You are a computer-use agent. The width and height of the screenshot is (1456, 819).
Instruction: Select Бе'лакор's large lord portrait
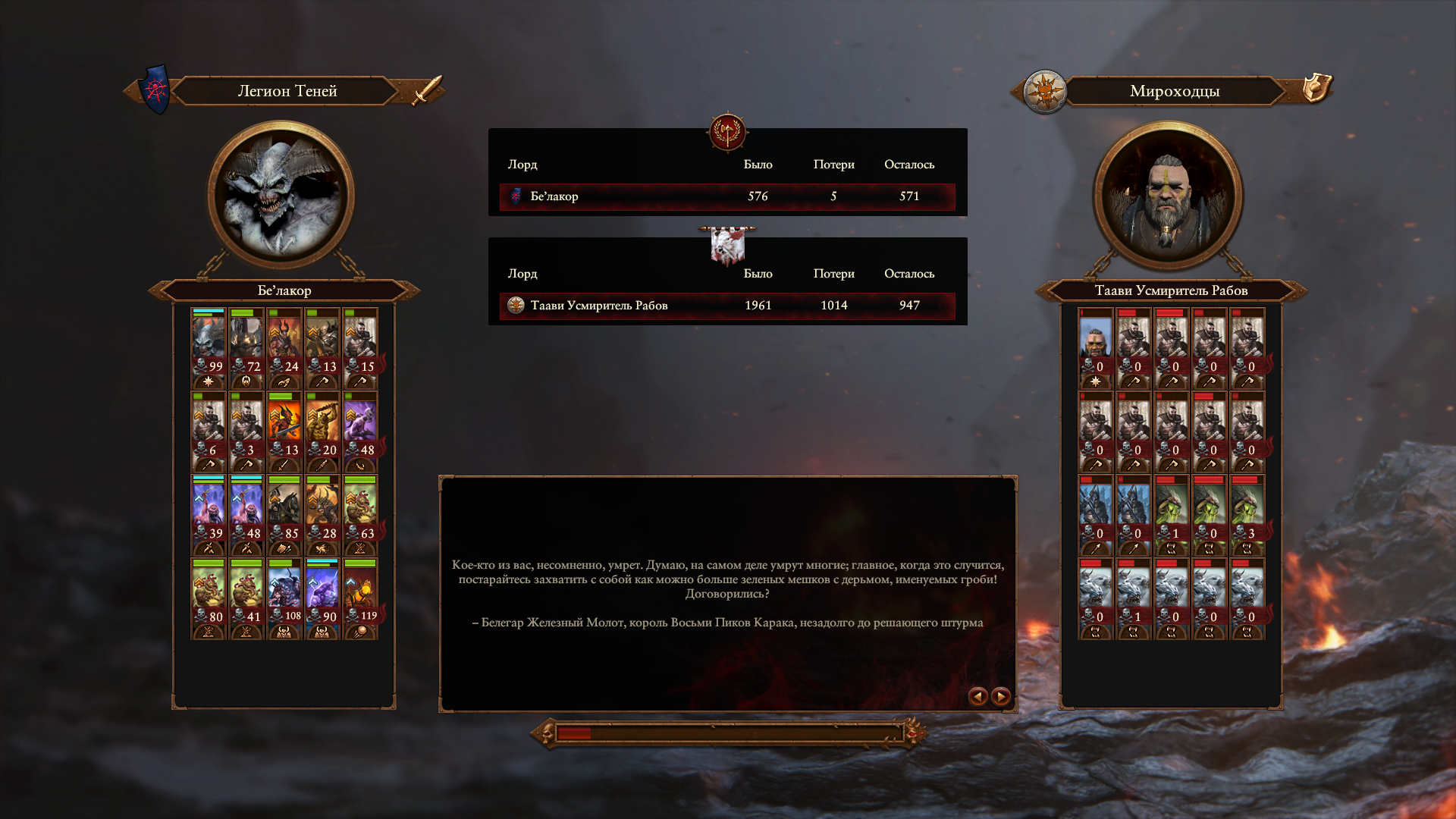[282, 196]
